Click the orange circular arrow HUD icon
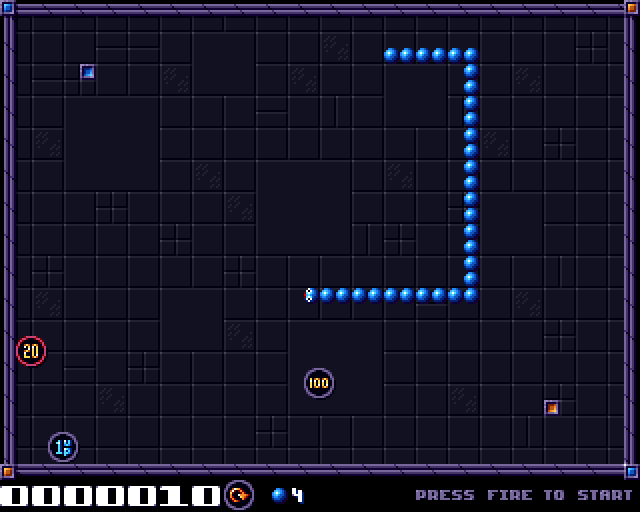640x512 pixels. coord(239,494)
